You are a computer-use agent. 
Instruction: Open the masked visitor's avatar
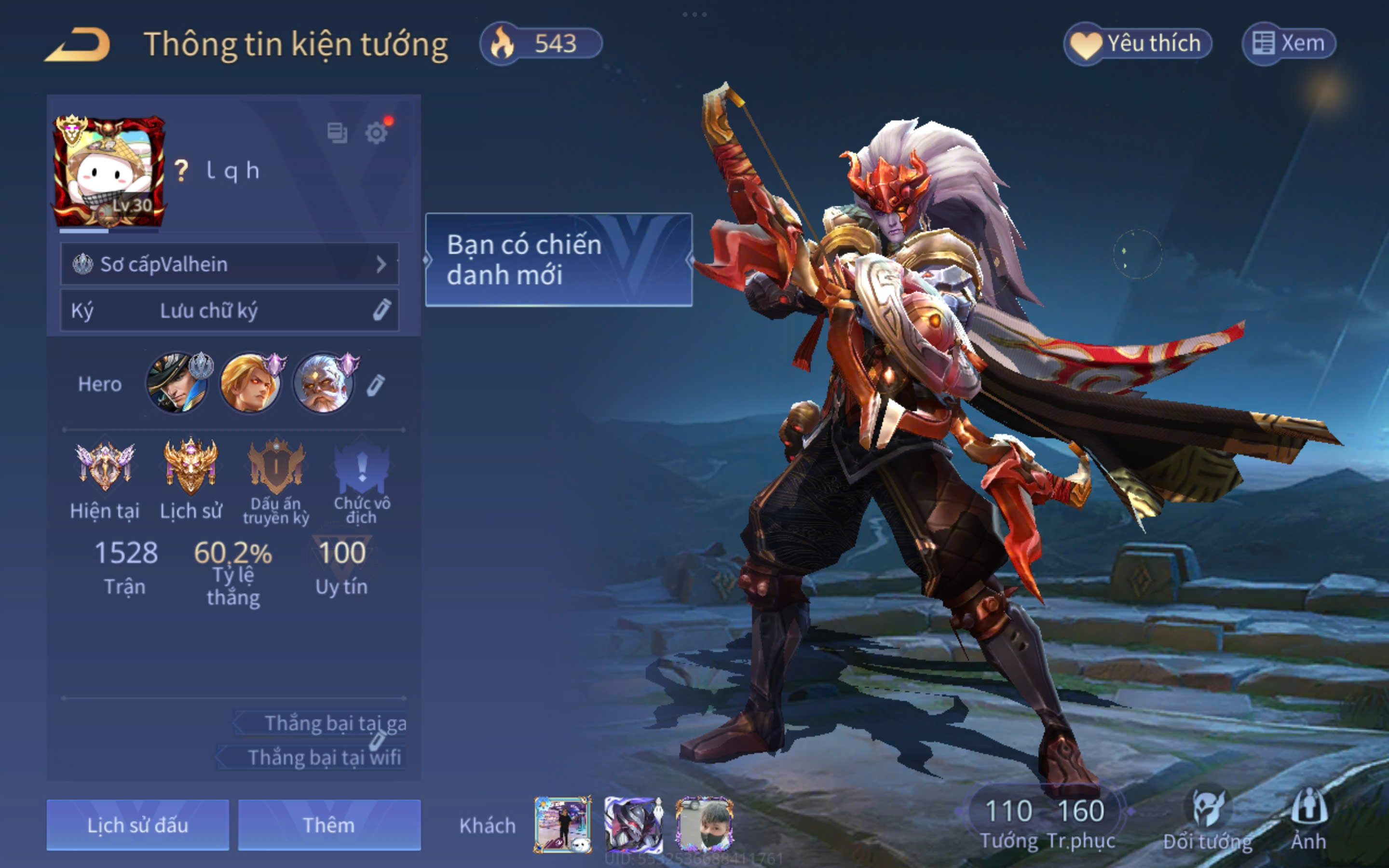(x=704, y=825)
